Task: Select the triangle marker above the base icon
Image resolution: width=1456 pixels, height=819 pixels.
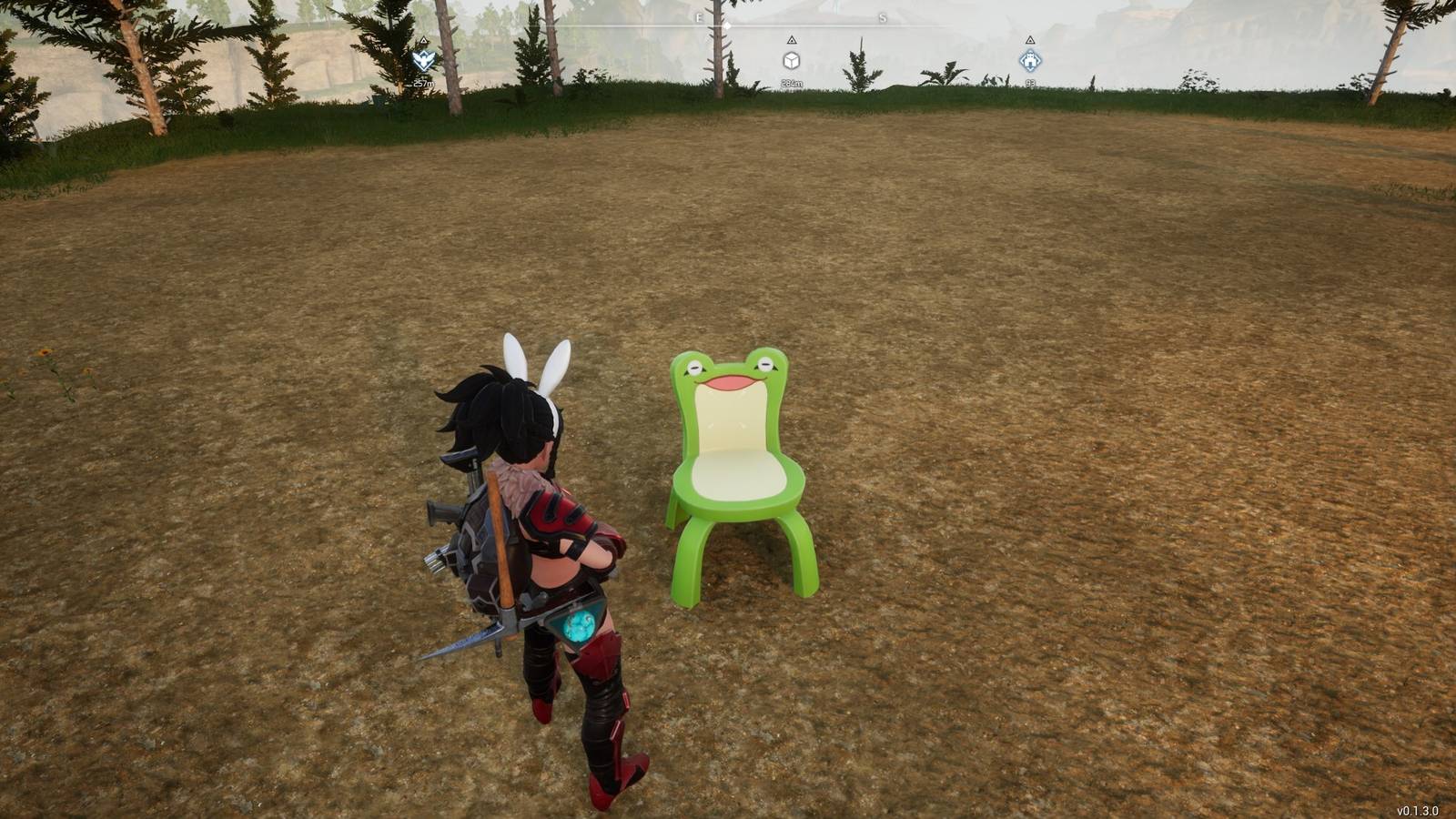Action: pyautogui.click(x=1031, y=40)
